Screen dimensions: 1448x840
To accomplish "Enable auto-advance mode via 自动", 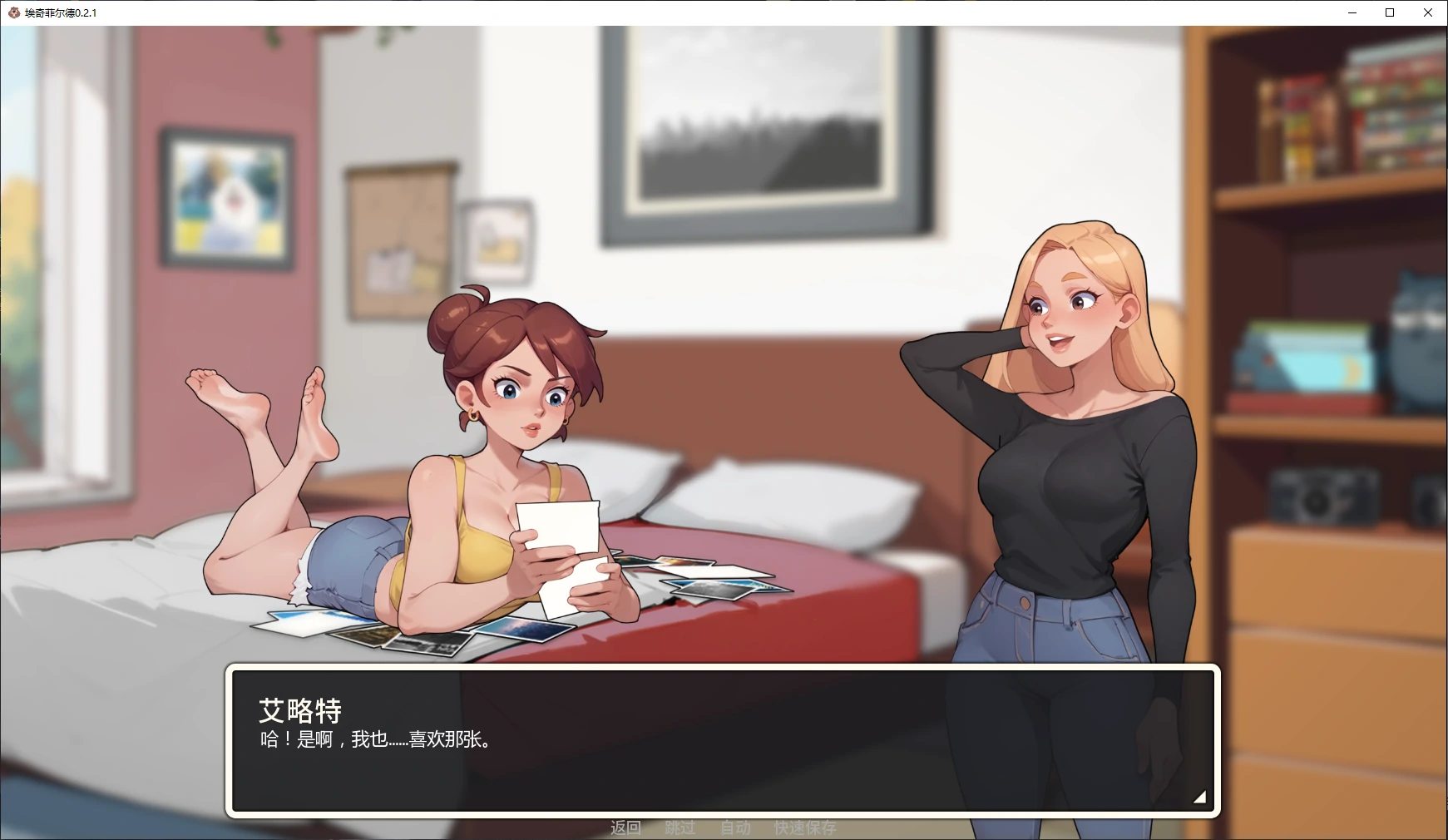I will (734, 828).
